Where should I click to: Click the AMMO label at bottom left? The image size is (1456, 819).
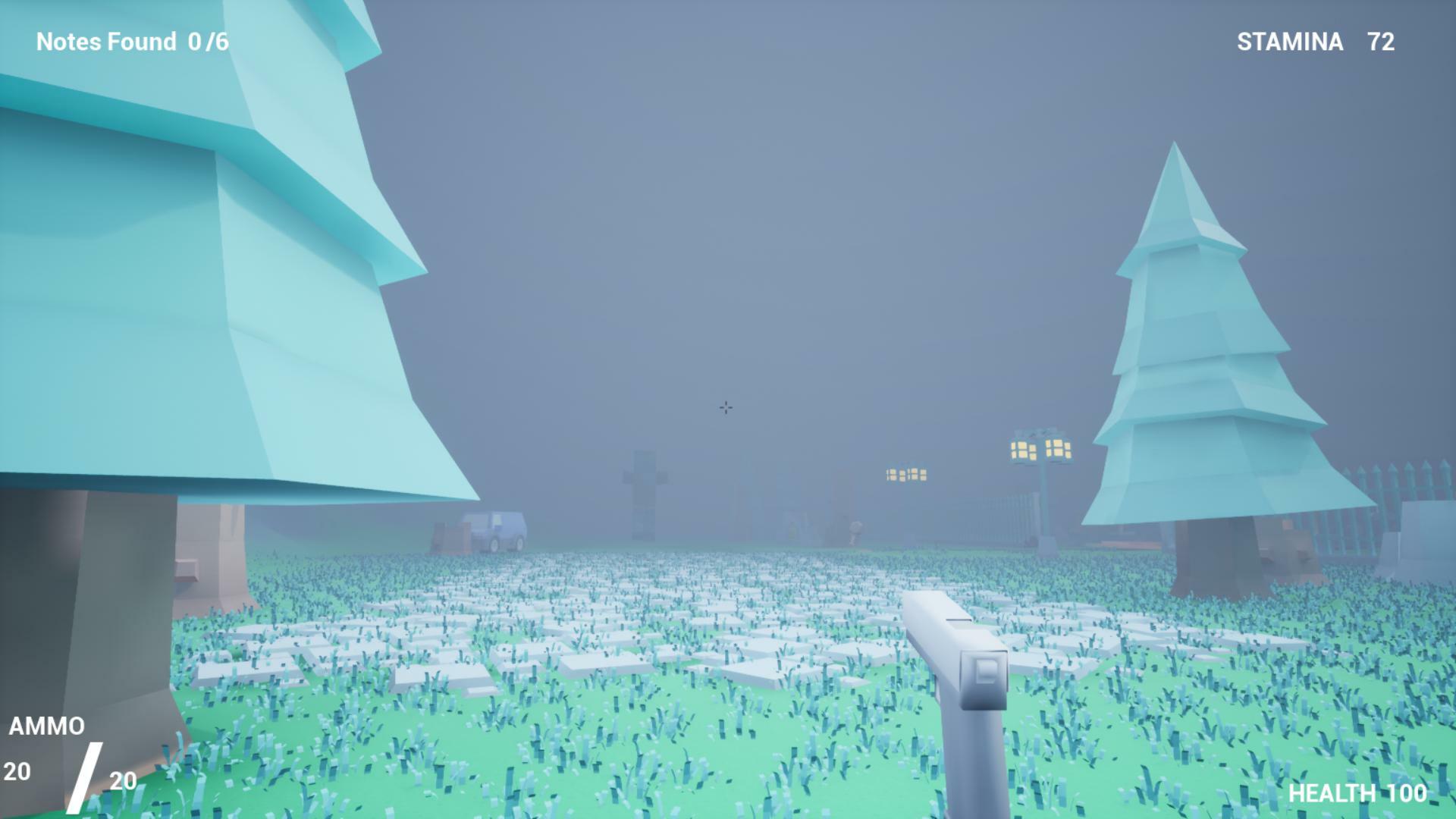tap(47, 726)
